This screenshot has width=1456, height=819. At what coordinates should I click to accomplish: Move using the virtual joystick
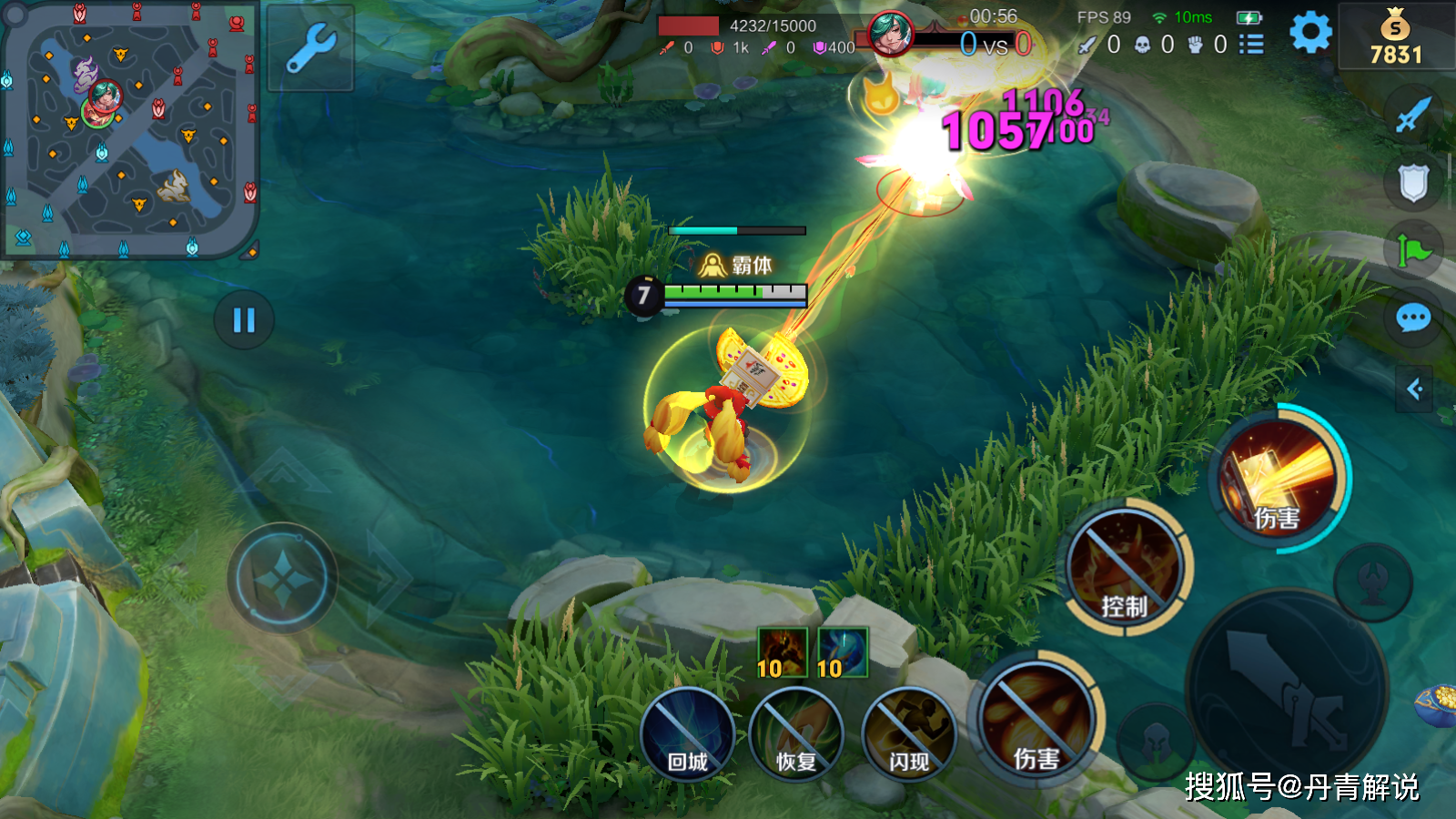click(x=282, y=579)
